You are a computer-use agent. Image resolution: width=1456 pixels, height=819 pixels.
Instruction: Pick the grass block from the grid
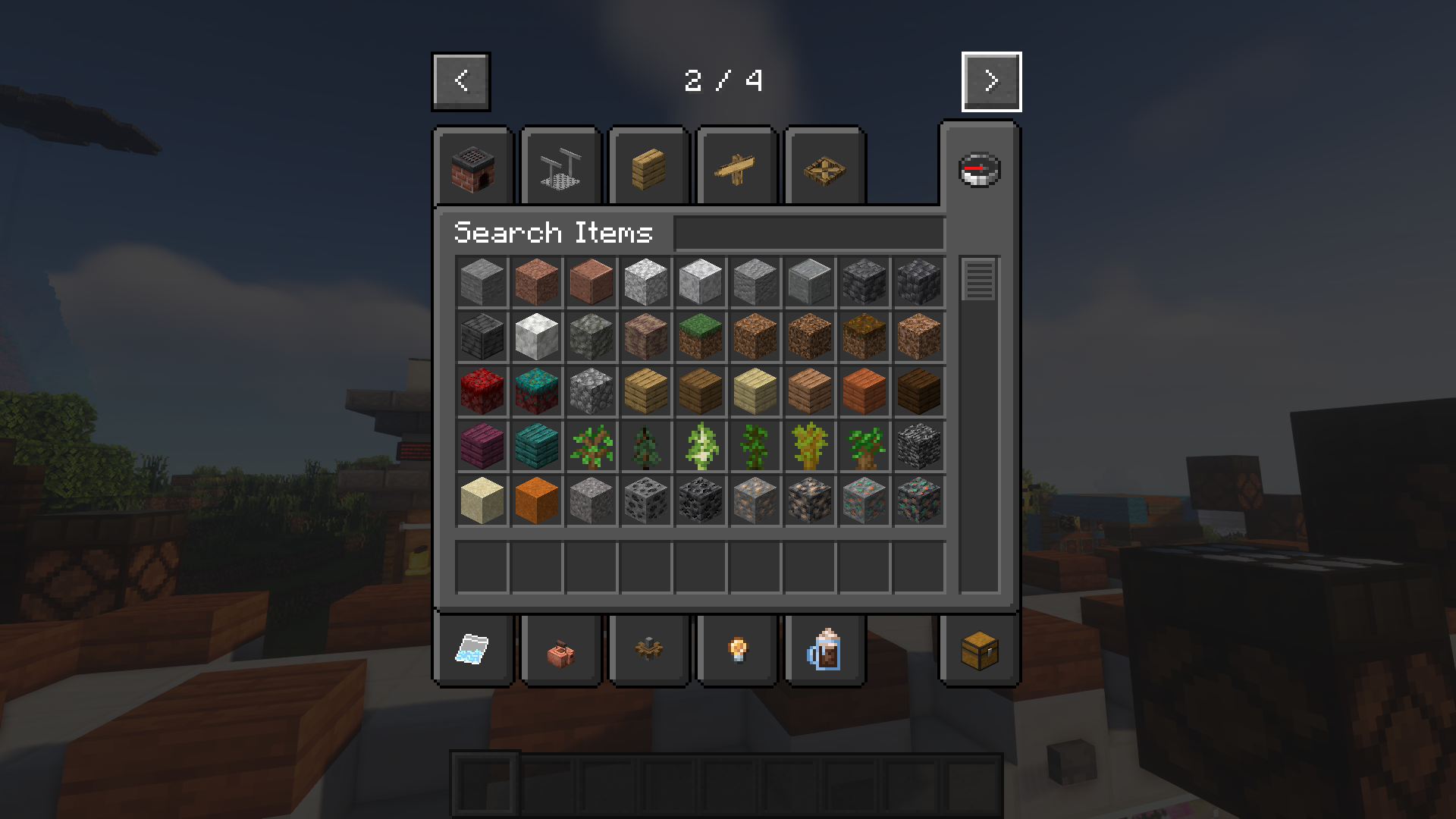coord(700,336)
